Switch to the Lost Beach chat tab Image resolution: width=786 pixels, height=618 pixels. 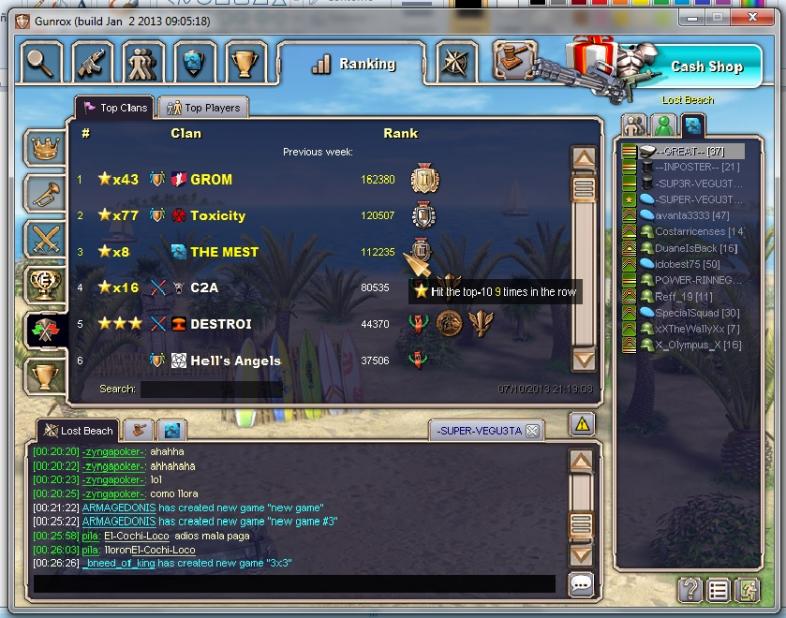(x=78, y=431)
